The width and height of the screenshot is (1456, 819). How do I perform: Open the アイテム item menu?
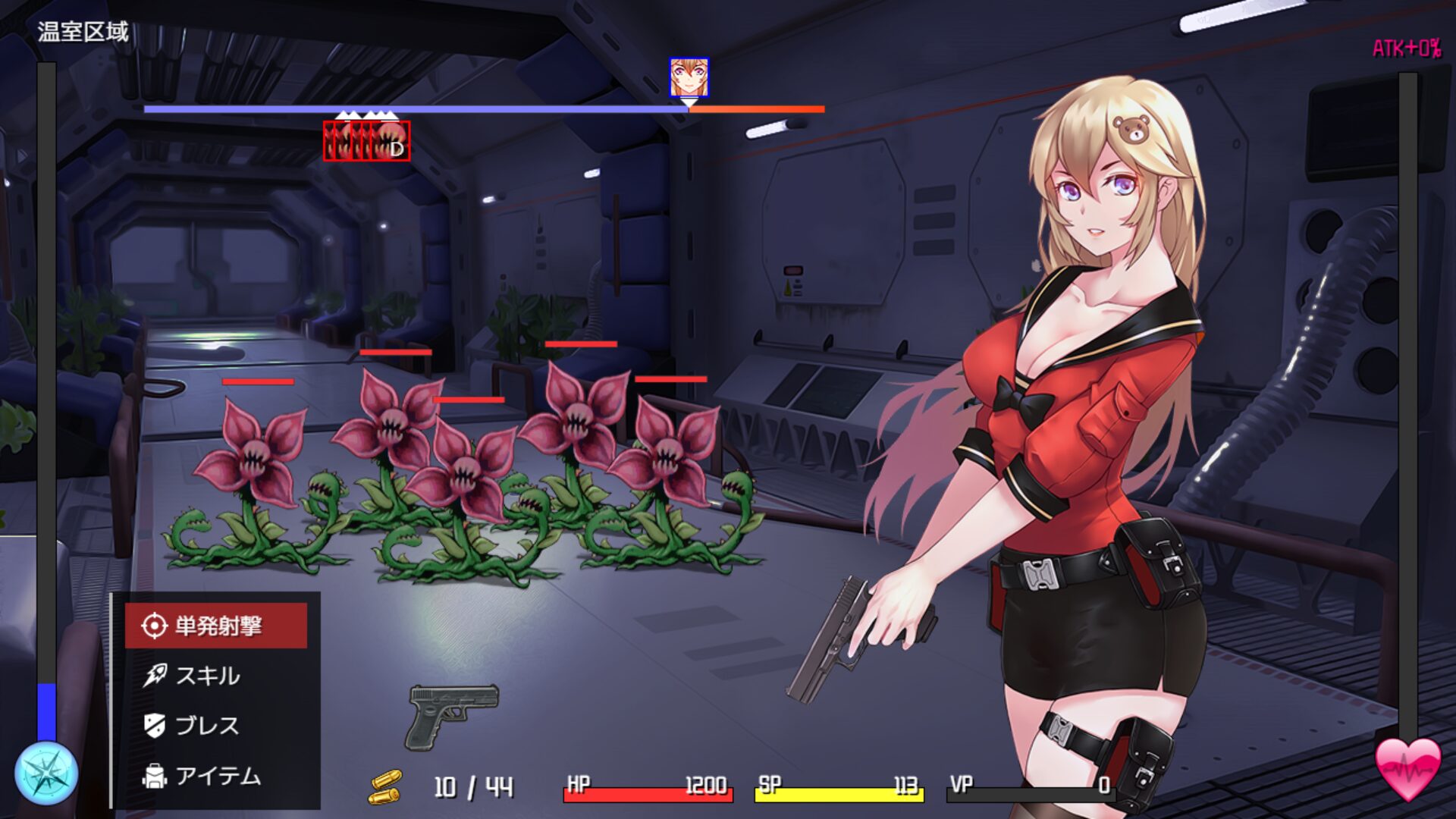(x=216, y=776)
